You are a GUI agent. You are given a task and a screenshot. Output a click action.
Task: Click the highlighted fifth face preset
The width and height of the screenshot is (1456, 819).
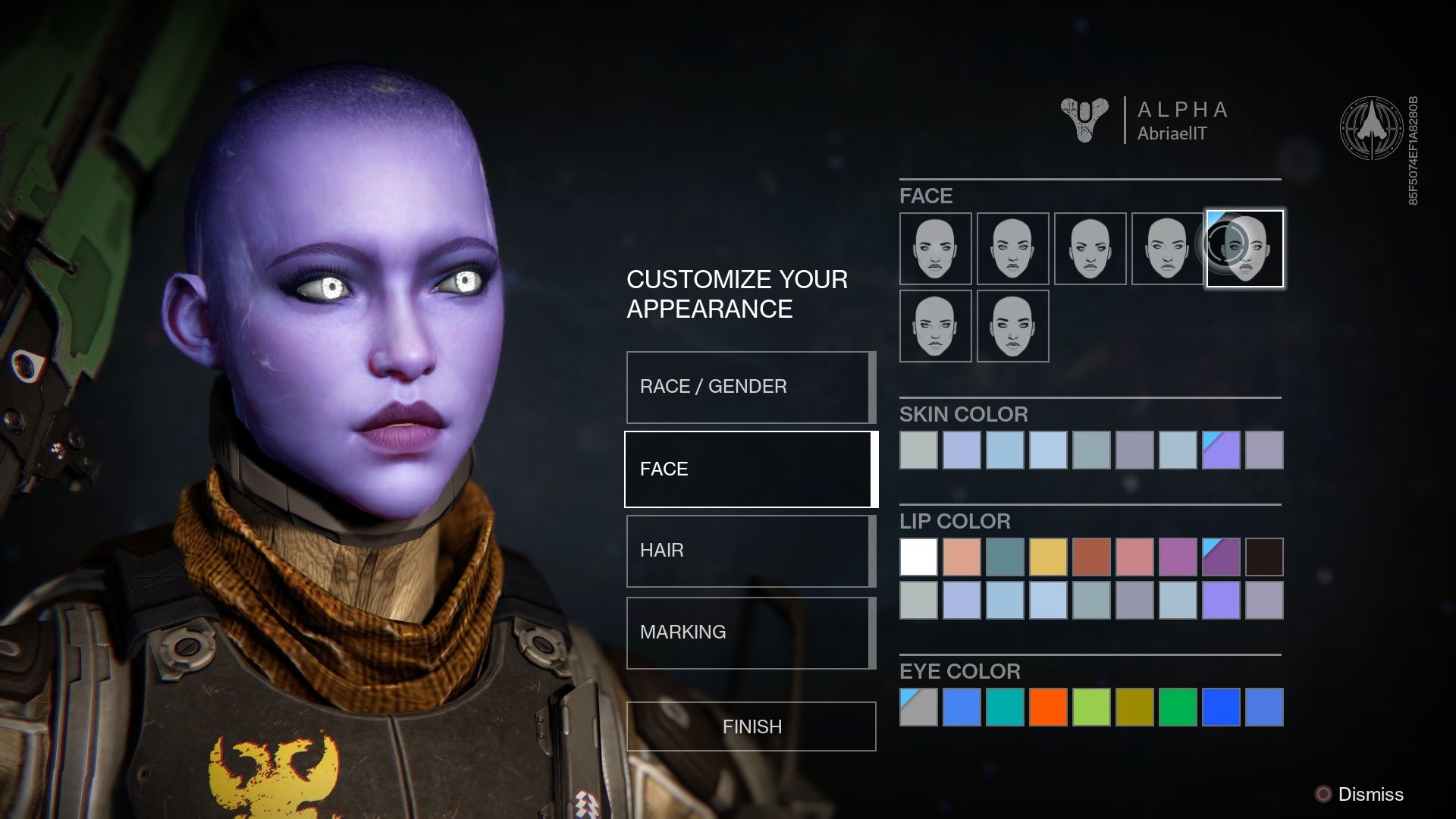[x=1244, y=249]
